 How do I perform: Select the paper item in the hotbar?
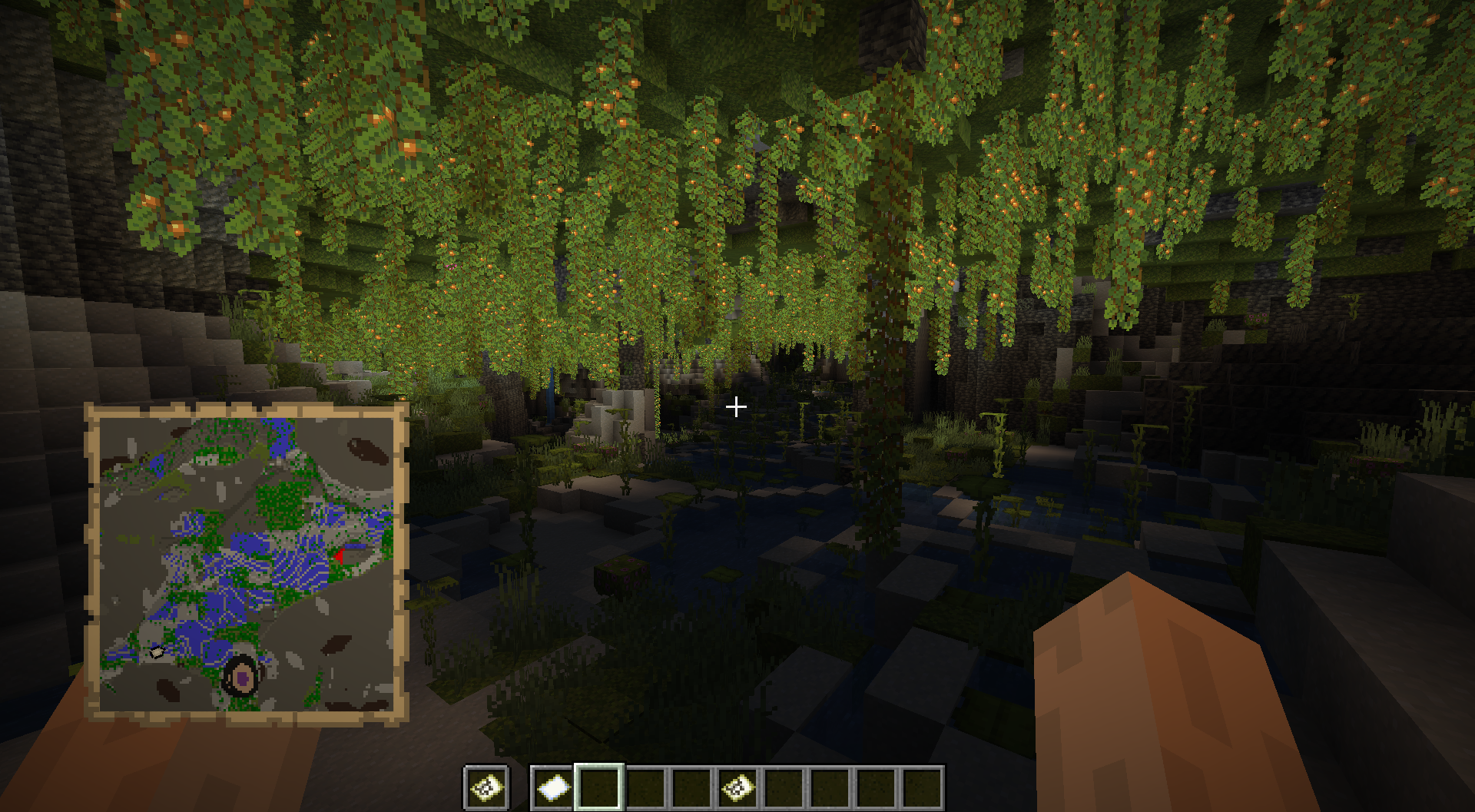[553, 786]
